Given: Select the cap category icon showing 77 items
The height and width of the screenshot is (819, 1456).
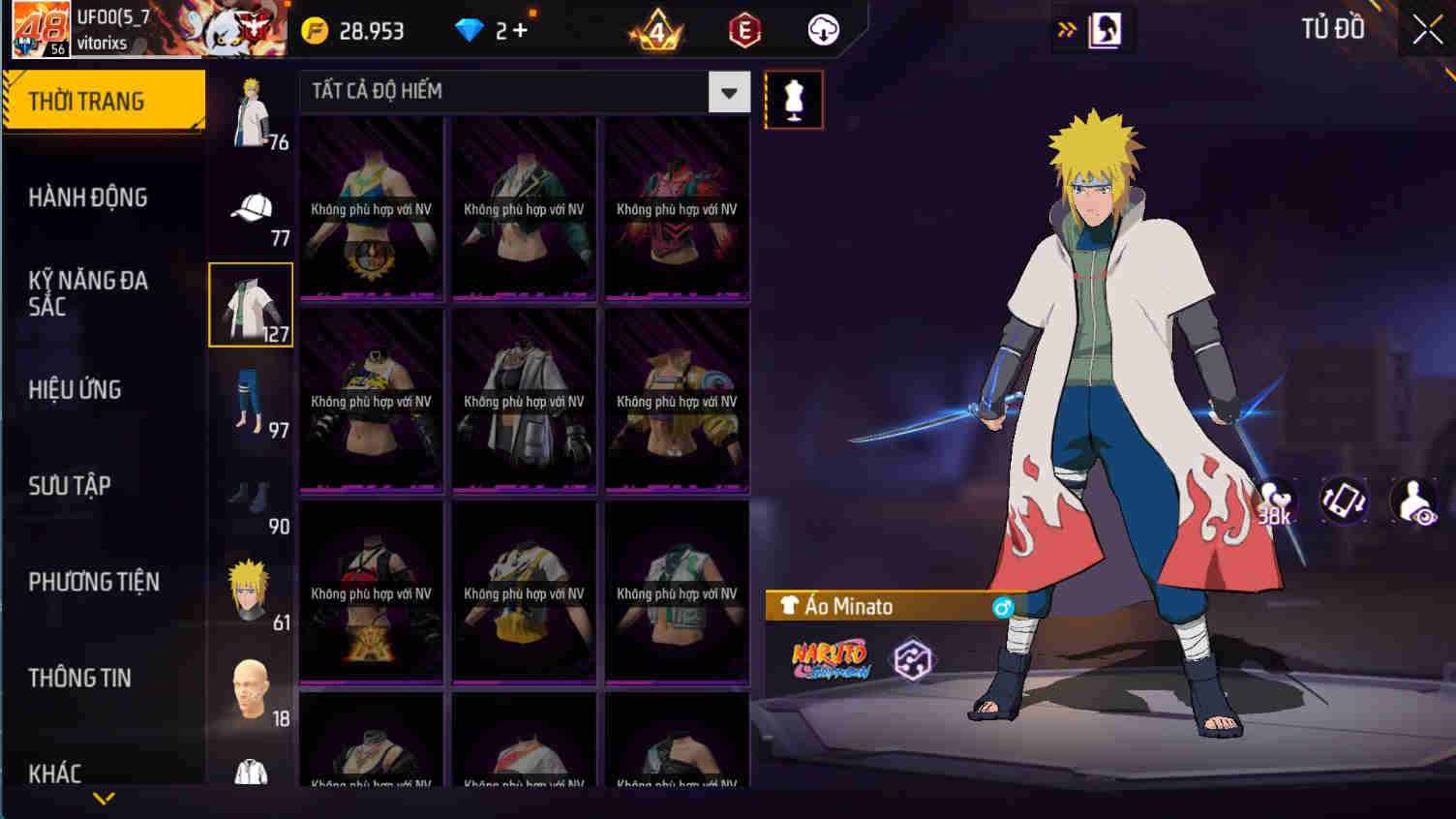Looking at the screenshot, I should tap(250, 205).
